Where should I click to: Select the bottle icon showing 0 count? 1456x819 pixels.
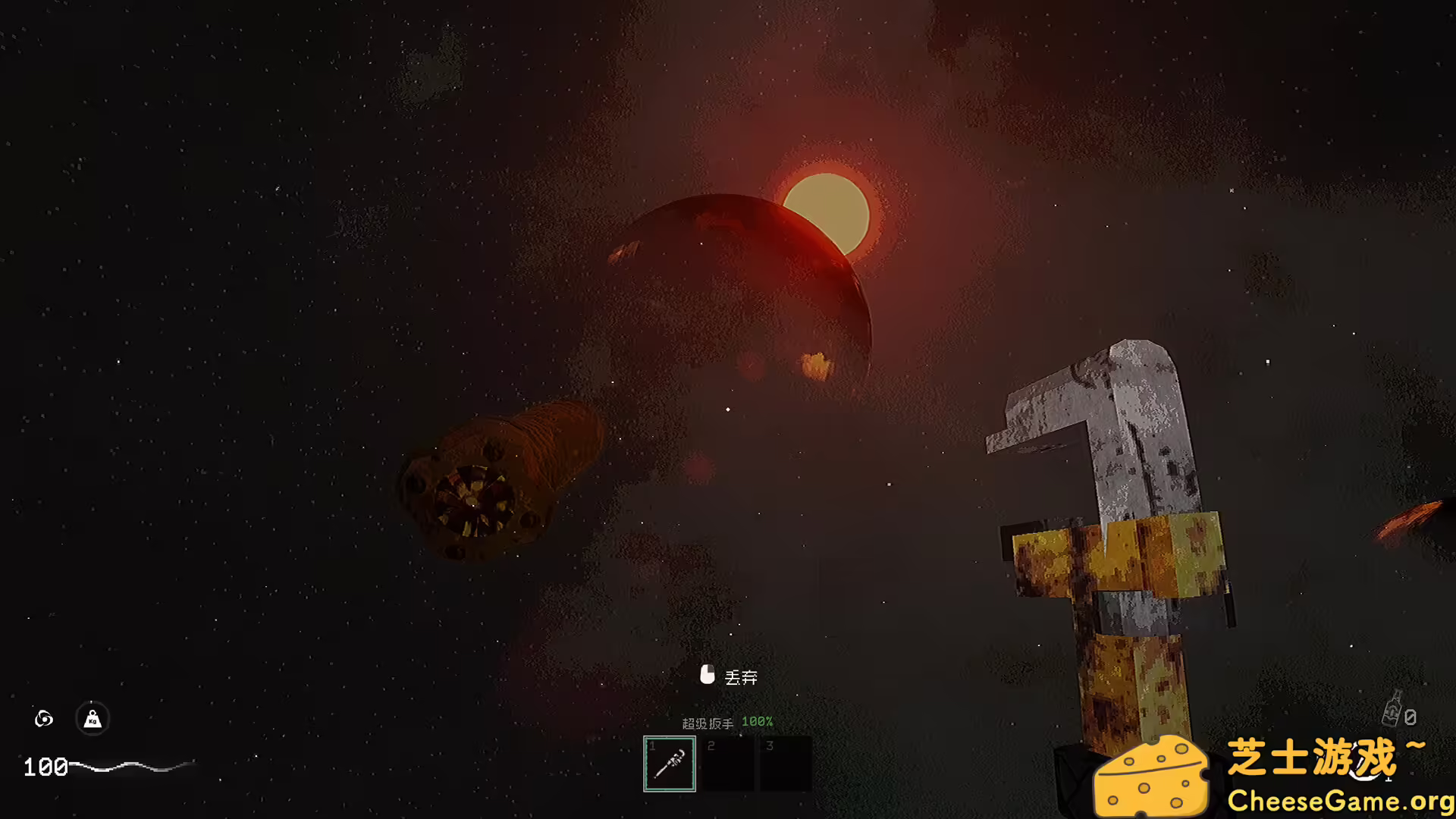pos(1394,709)
